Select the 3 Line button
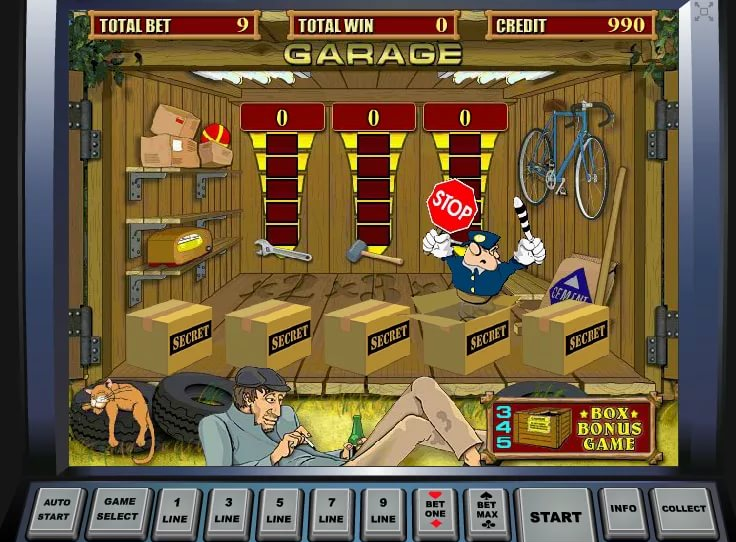736x542 pixels. pos(228,513)
